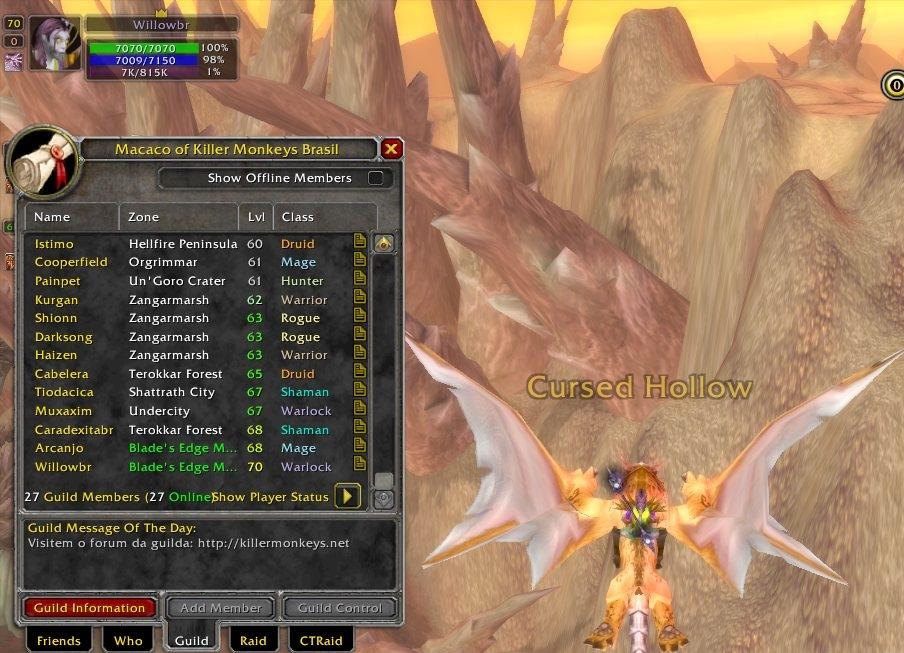
Task: Sort roster by Lvl column header
Action: (256, 217)
